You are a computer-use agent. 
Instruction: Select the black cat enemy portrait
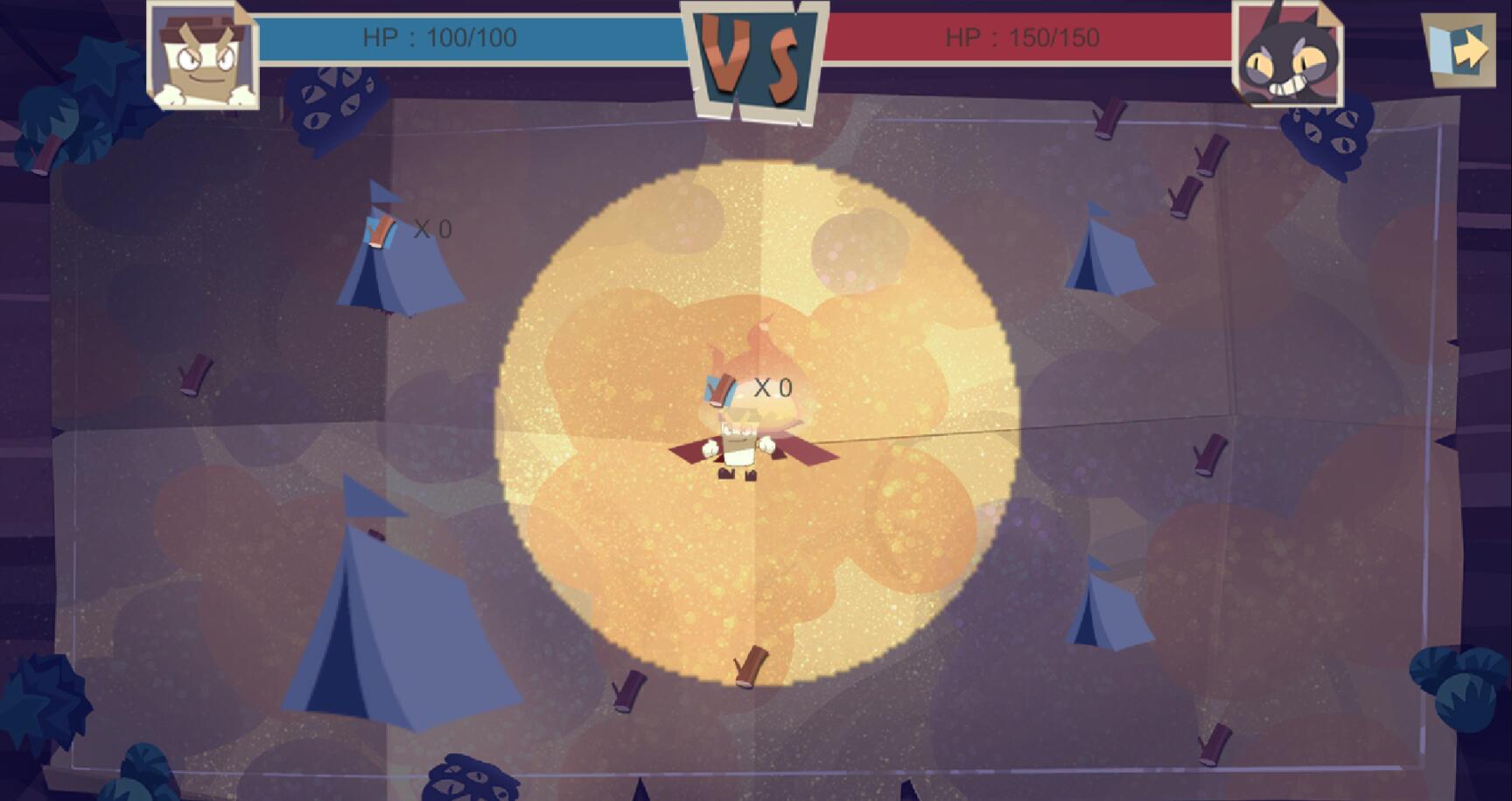[x=1286, y=54]
